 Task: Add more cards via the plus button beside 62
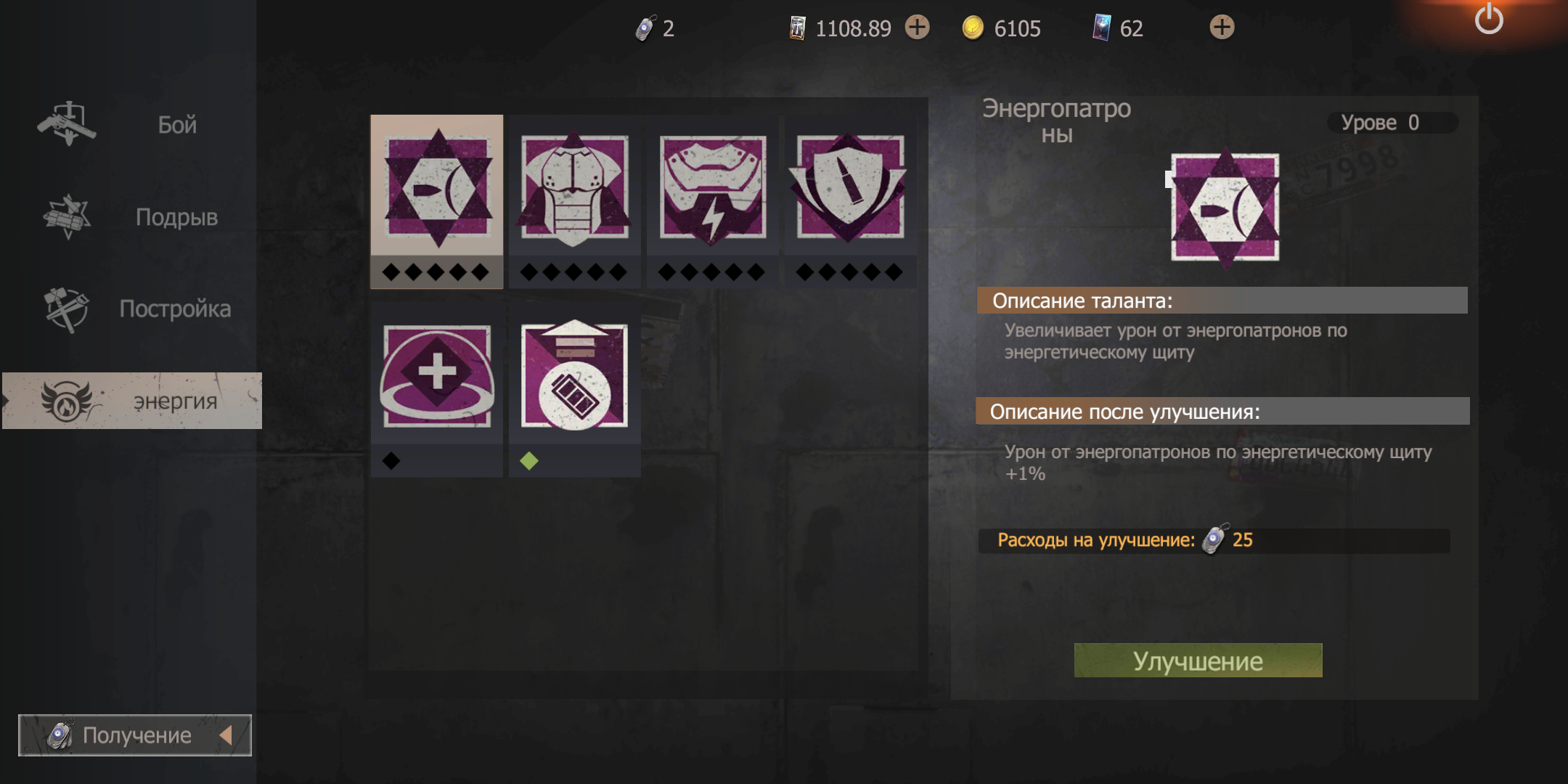tap(1222, 28)
